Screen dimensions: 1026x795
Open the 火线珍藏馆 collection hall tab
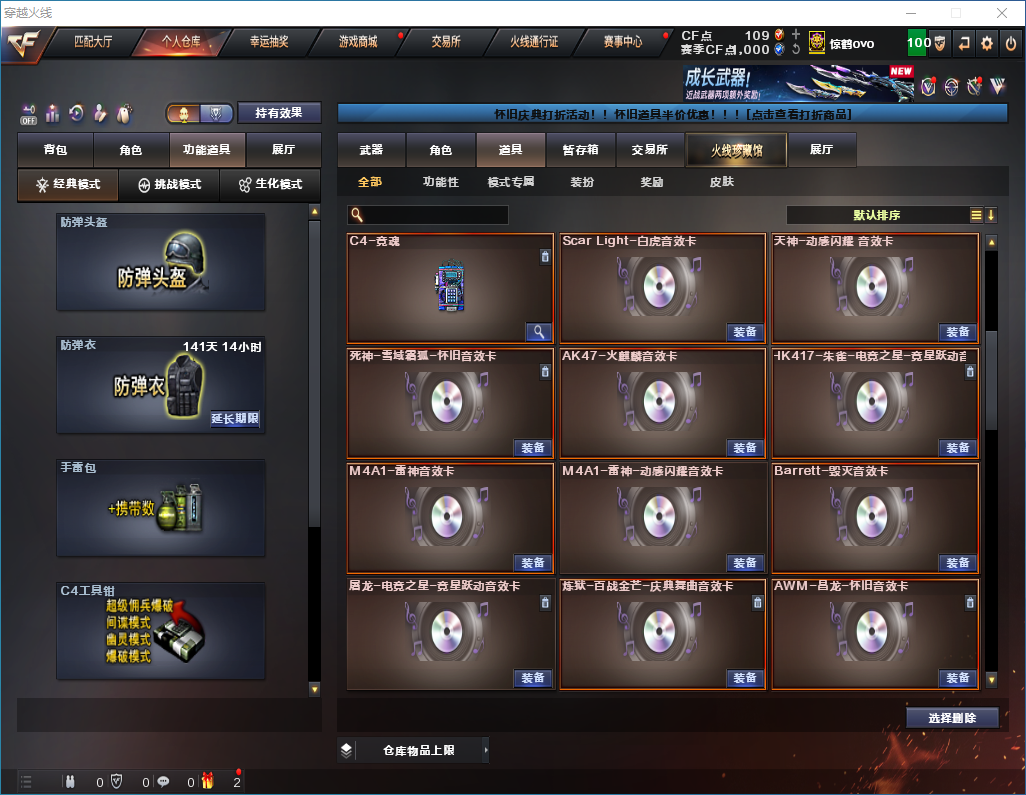tap(736, 150)
